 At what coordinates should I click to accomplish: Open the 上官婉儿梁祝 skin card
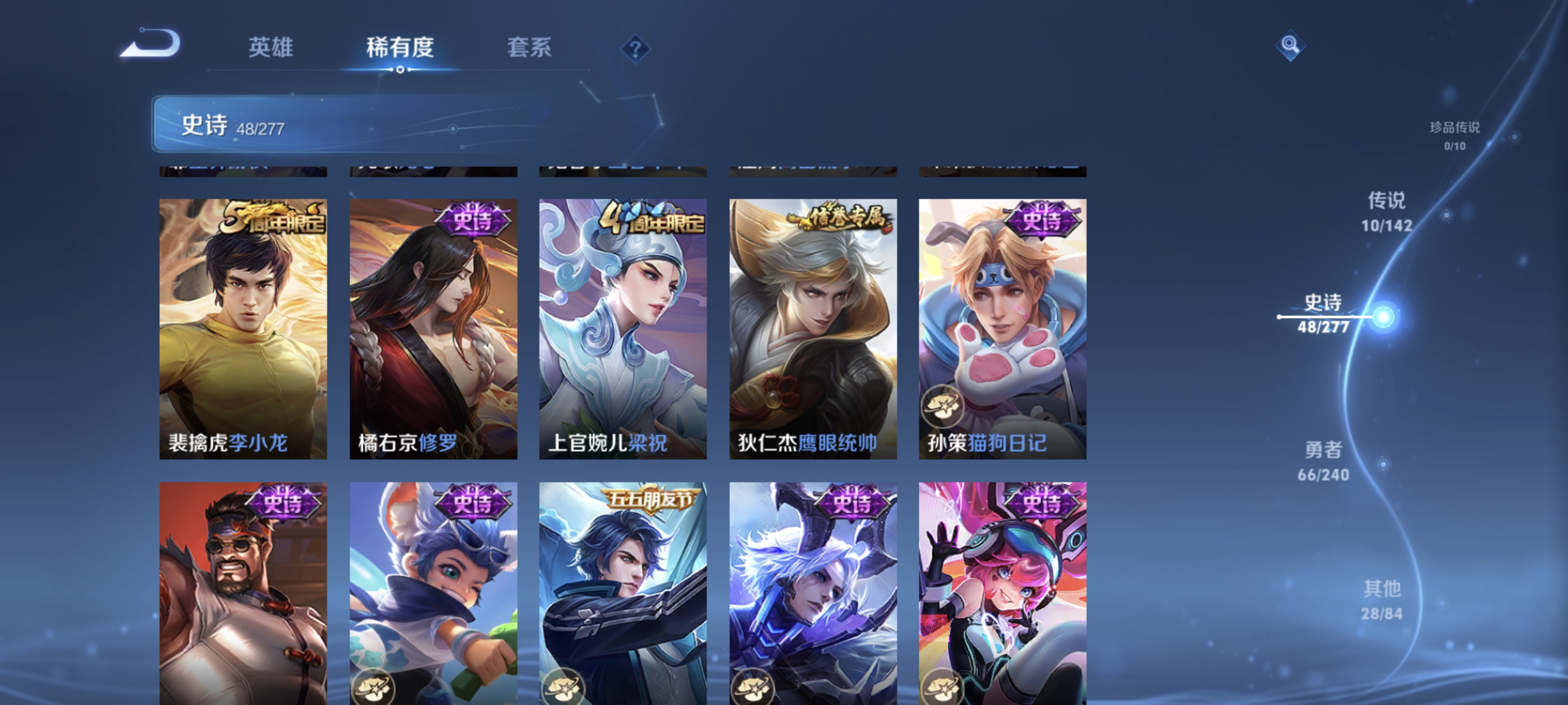pyautogui.click(x=623, y=329)
